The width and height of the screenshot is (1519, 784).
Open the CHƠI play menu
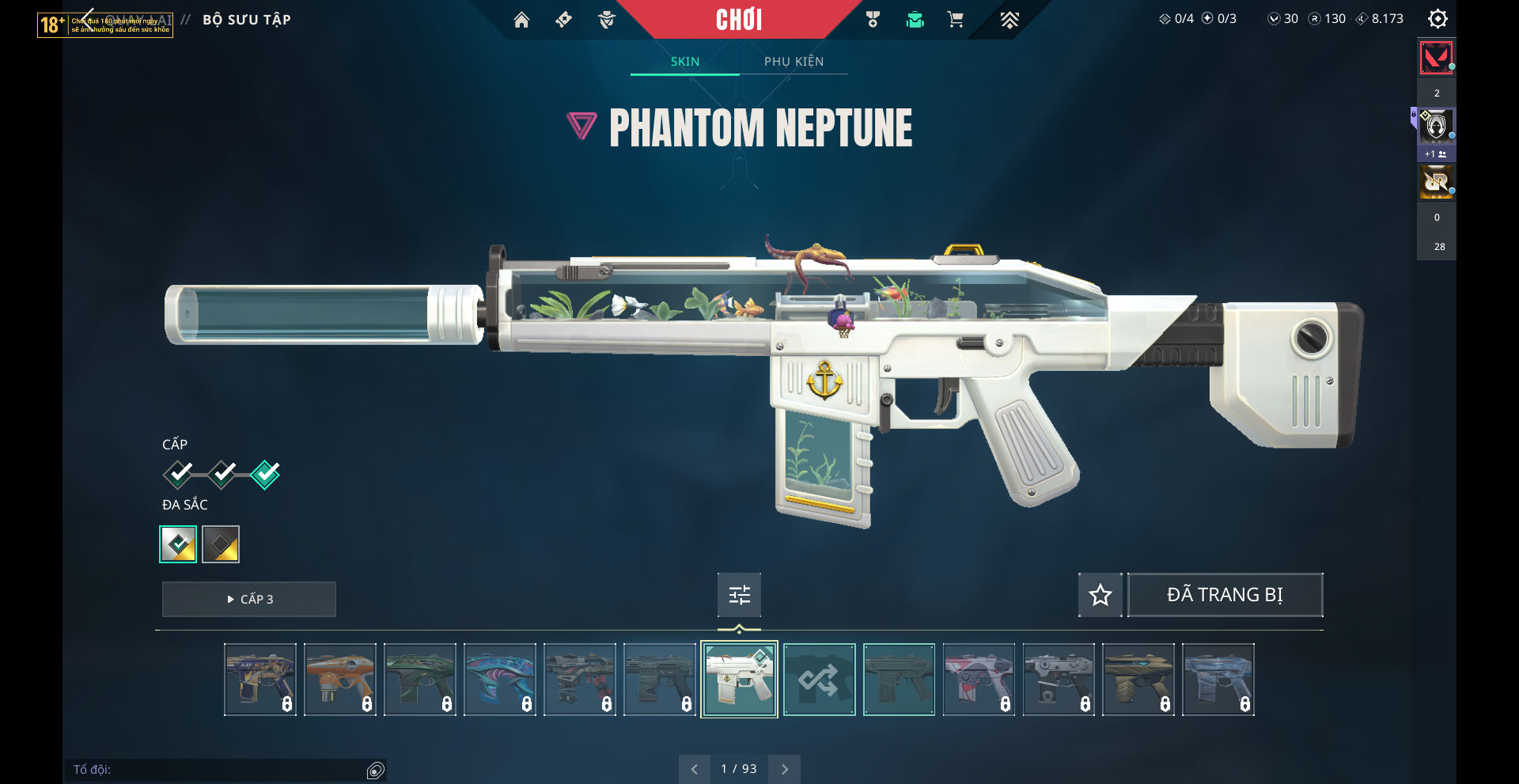(x=739, y=20)
